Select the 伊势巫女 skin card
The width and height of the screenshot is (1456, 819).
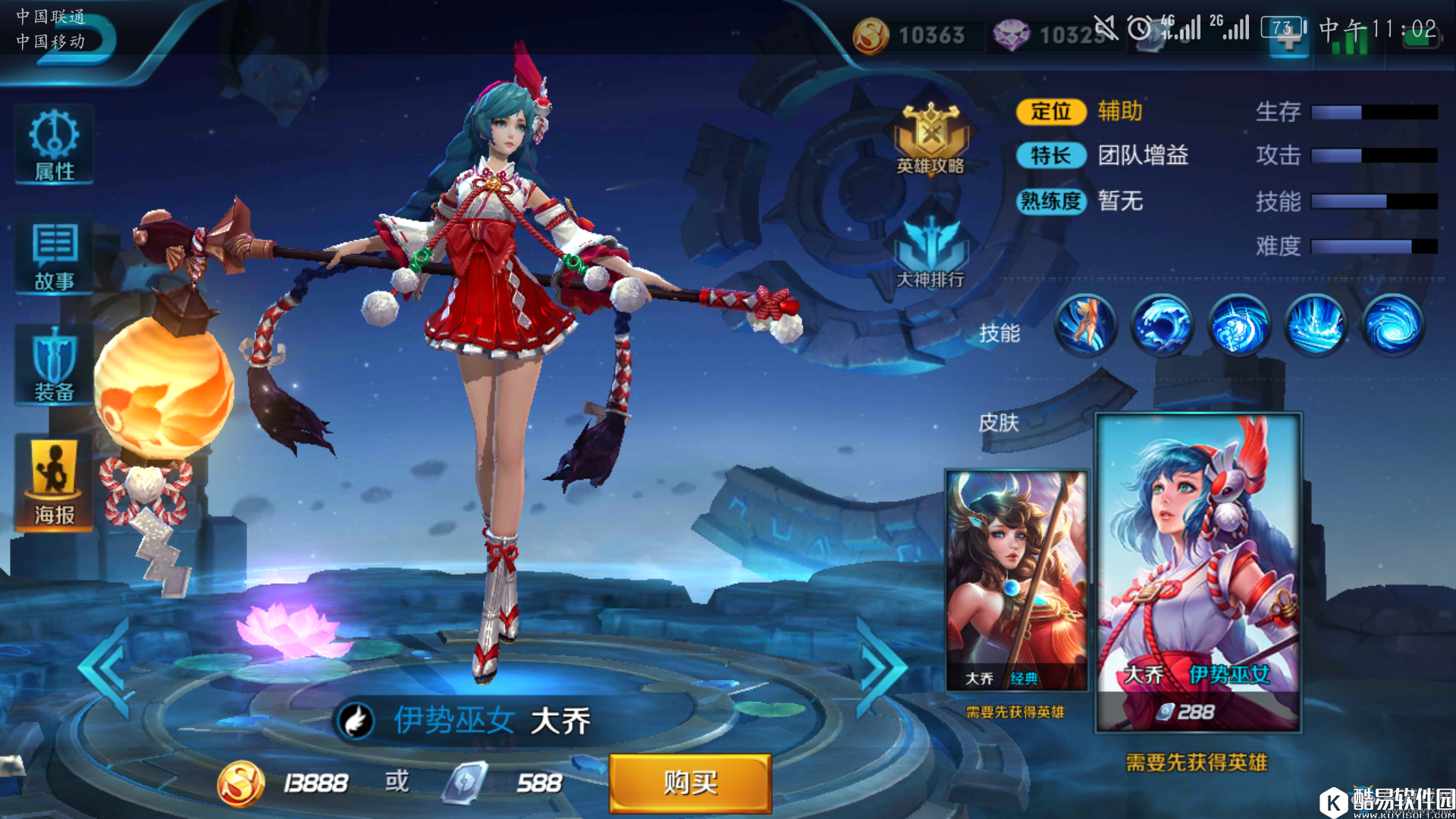point(1198,573)
